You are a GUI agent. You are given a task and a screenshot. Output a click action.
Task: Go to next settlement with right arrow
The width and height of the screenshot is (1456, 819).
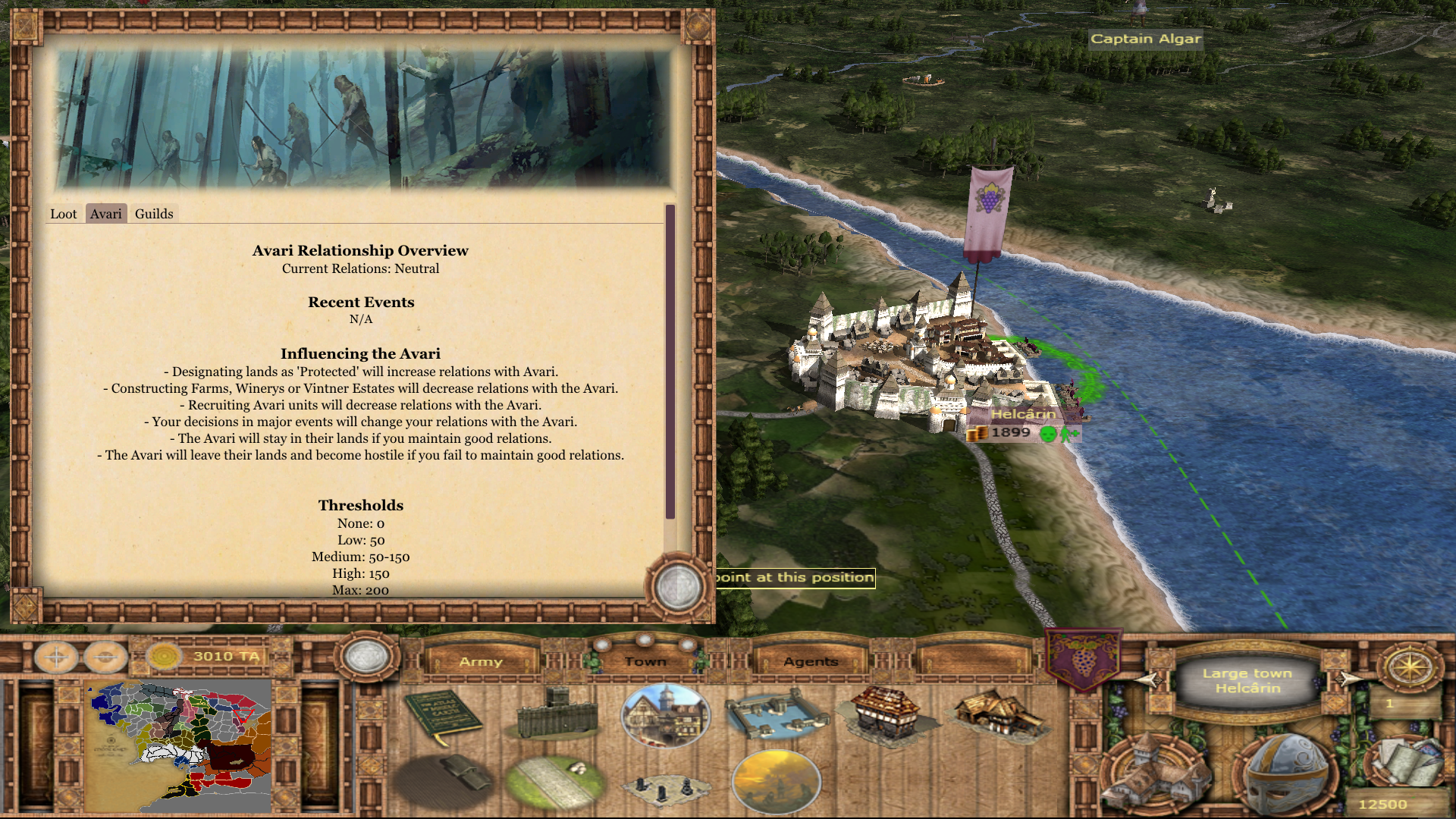1348,679
